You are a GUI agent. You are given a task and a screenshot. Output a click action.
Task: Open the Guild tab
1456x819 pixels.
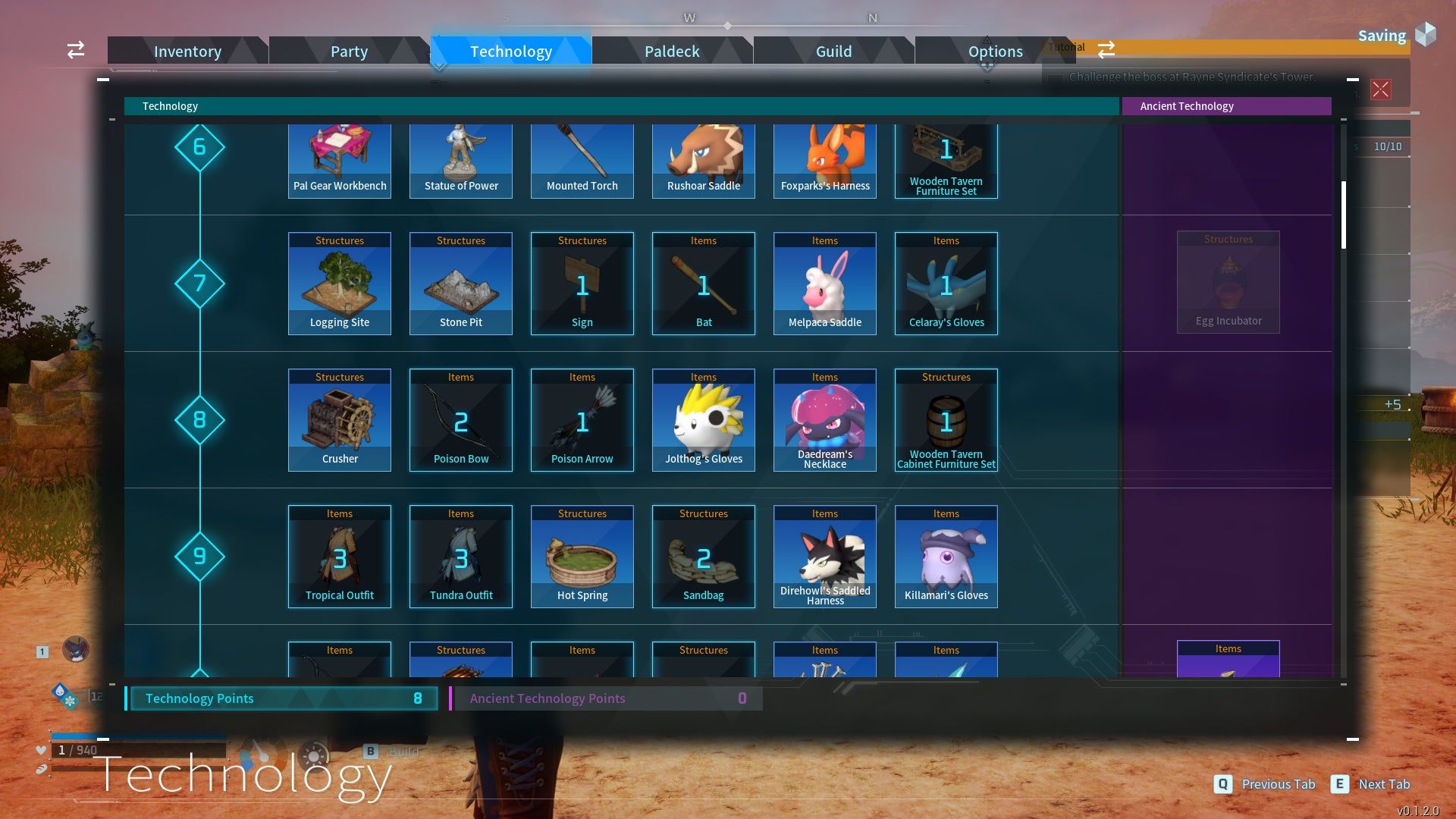click(x=833, y=51)
